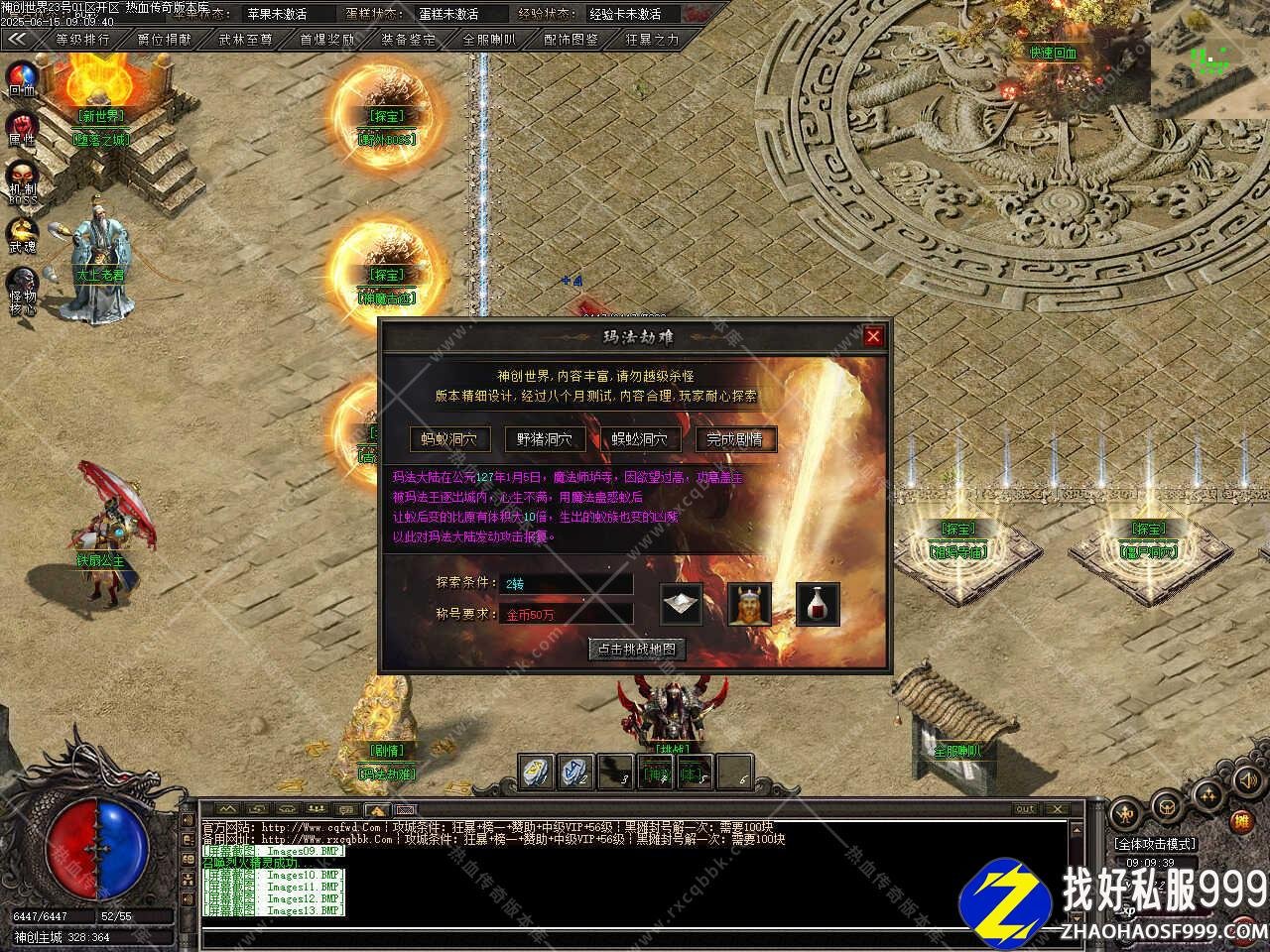Click 点击挑战地图 to start the challenge
This screenshot has width=1270, height=952.
click(x=637, y=650)
